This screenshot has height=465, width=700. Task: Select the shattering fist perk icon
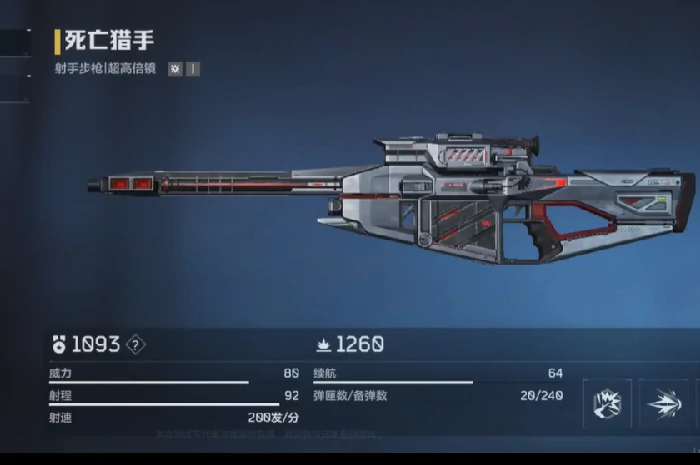(608, 403)
